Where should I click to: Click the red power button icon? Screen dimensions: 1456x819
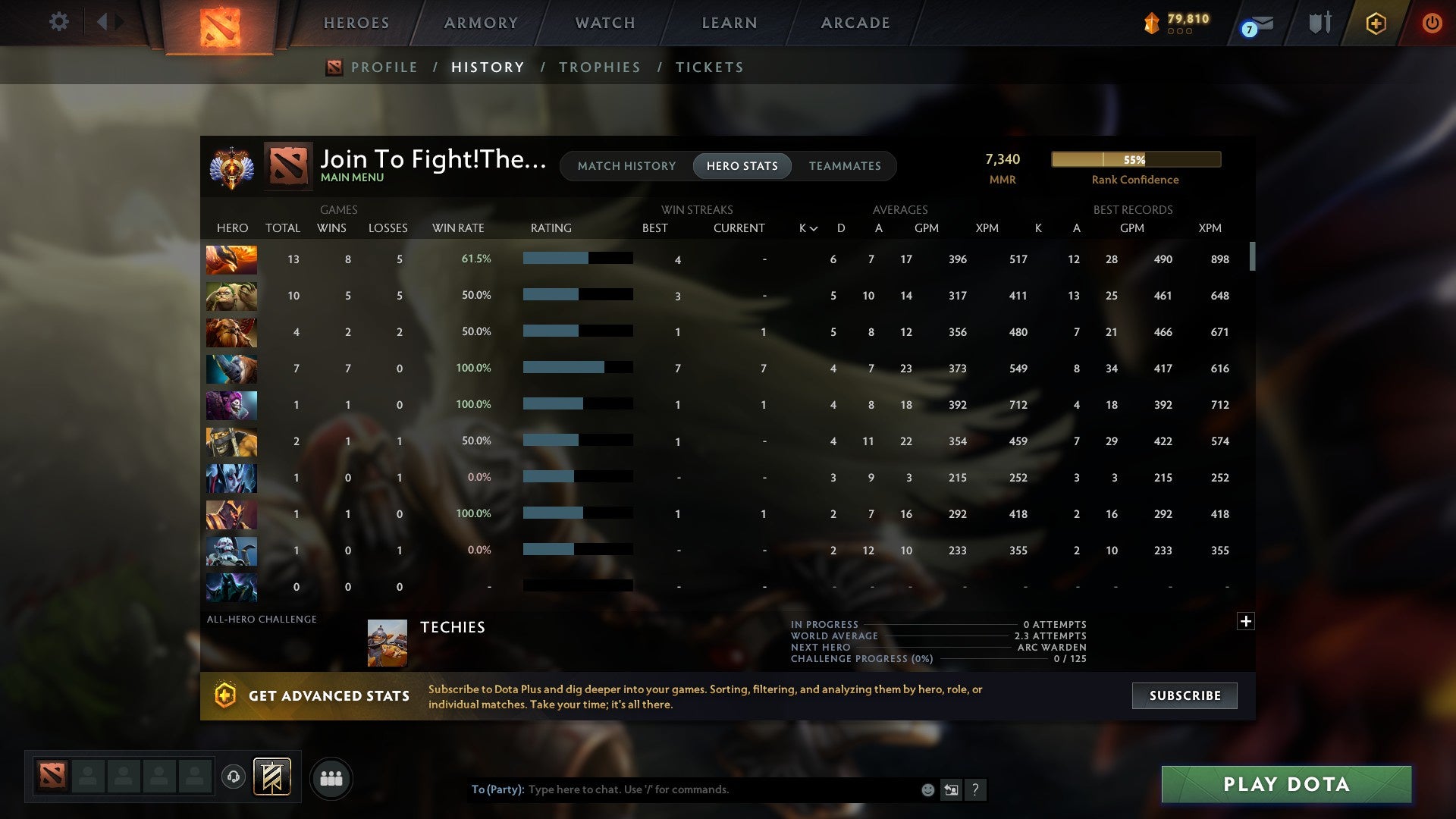click(x=1432, y=23)
